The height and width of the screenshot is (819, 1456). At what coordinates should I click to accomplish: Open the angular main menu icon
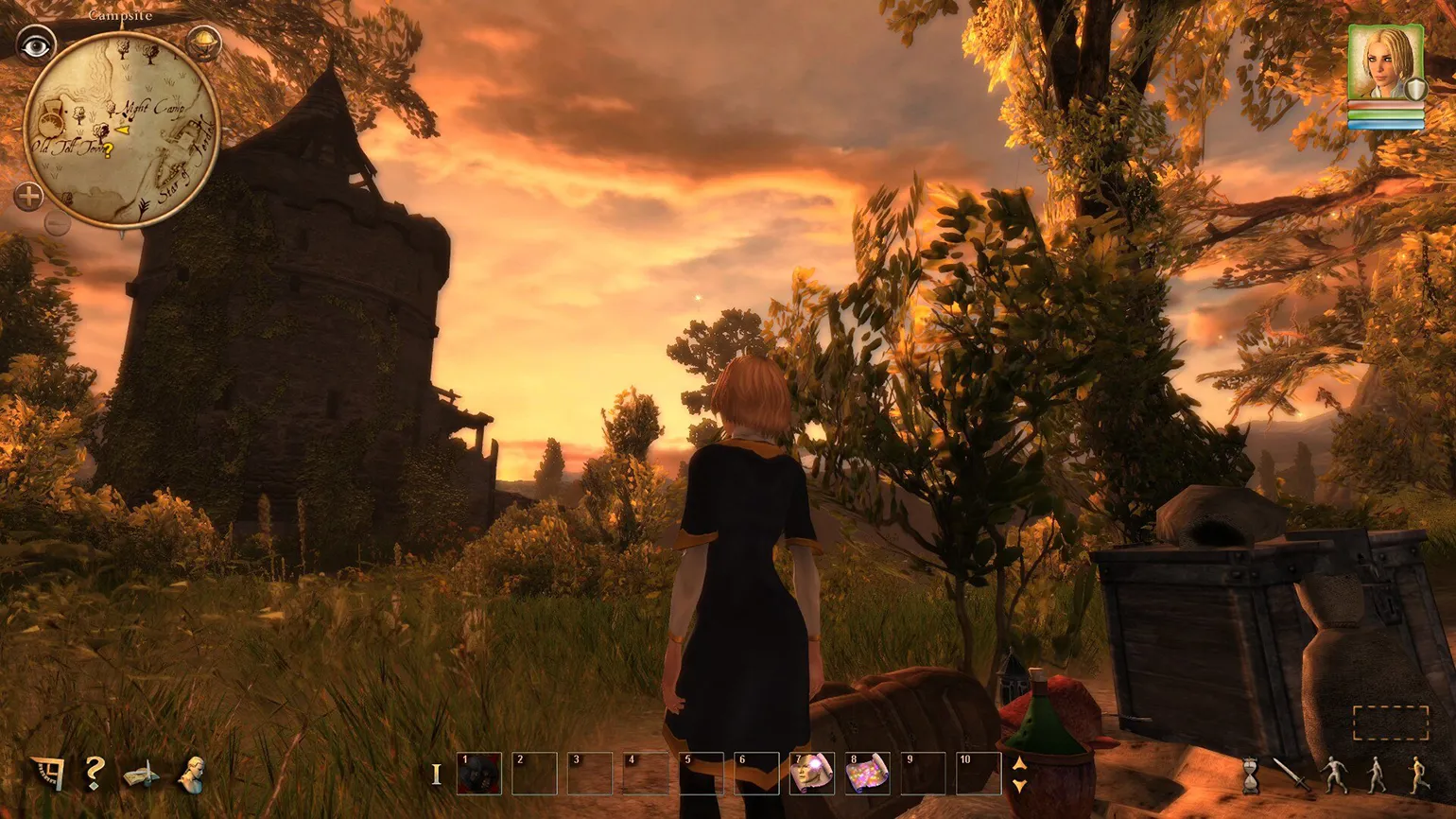(47, 775)
